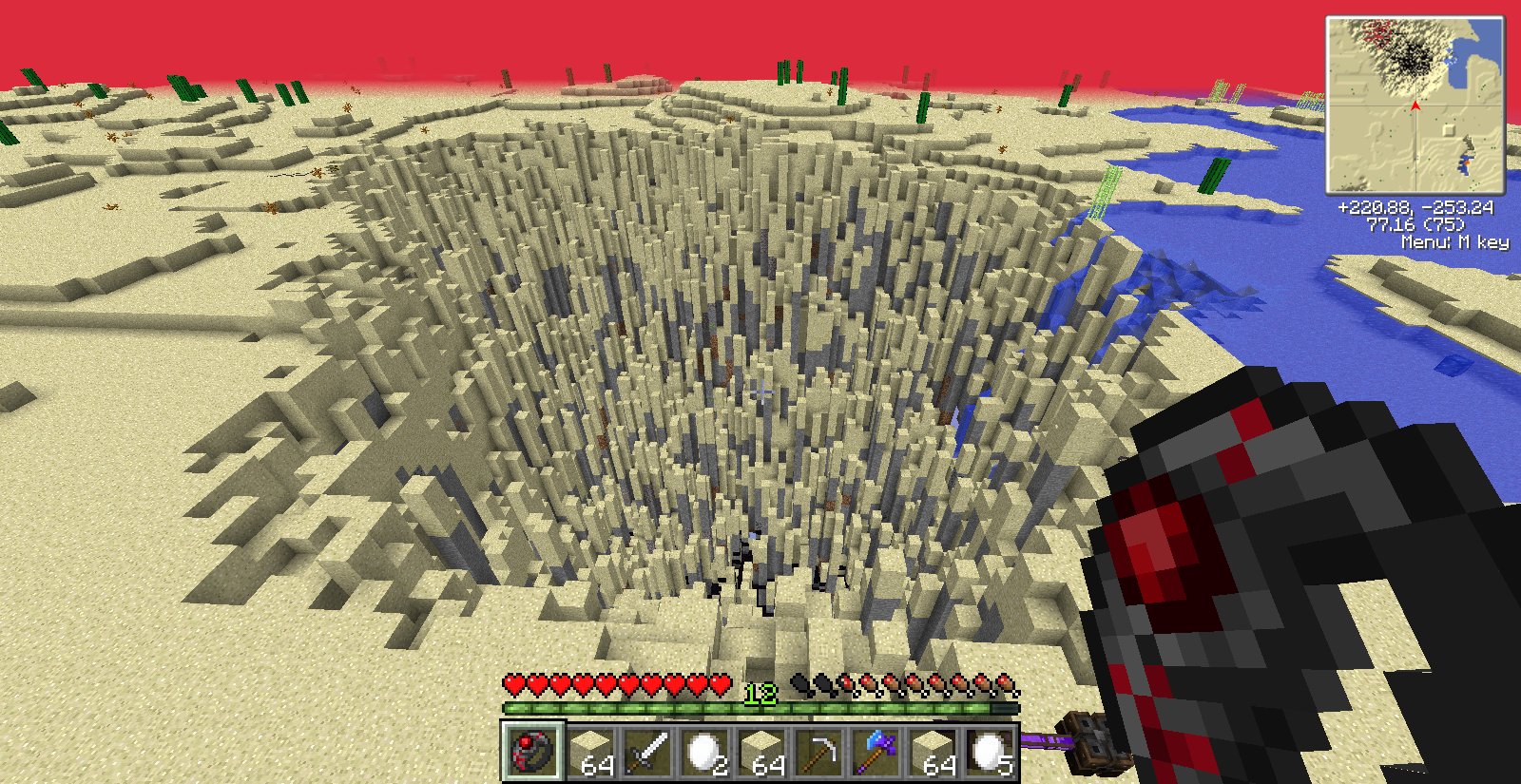Choose the white egg stack of 2
This screenshot has width=1521, height=784.
704,752
